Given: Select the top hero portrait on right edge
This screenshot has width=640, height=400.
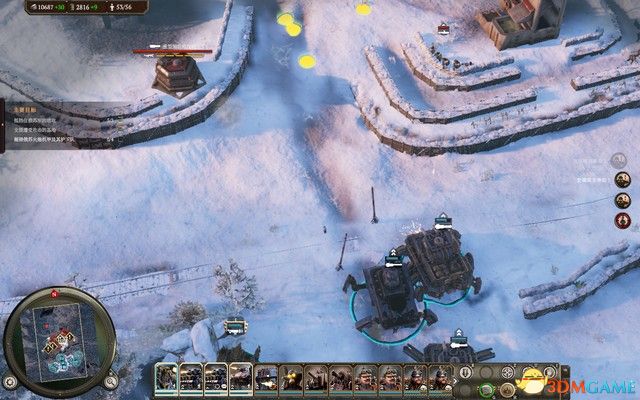Looking at the screenshot, I should 622,180.
